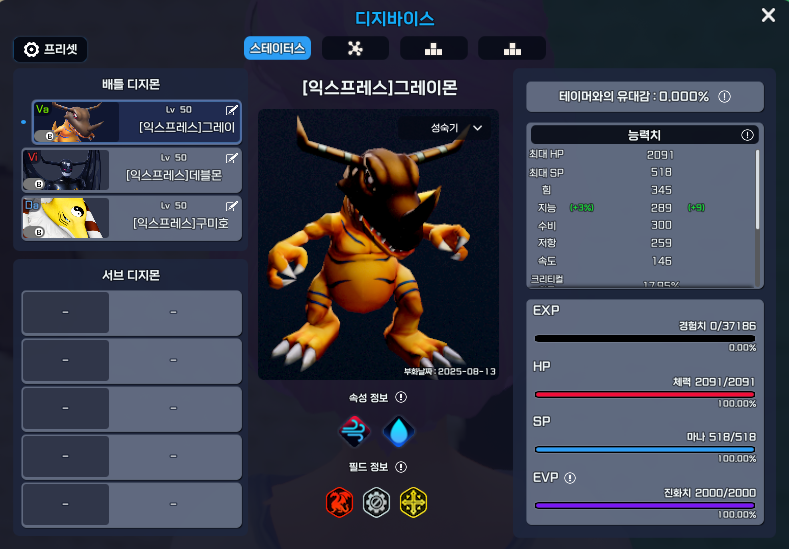
Task: Open the skill node tree tab
Action: (355, 48)
